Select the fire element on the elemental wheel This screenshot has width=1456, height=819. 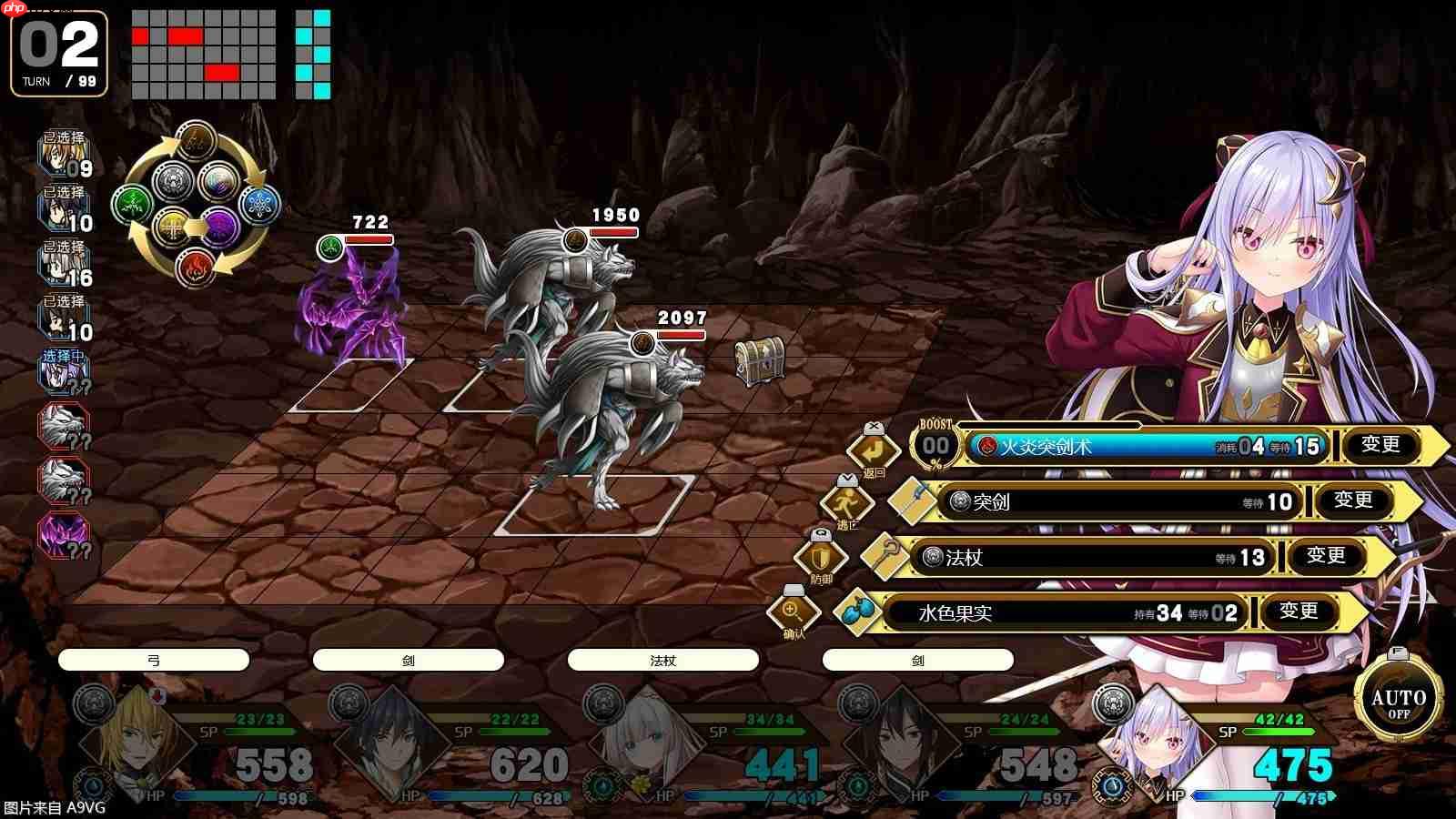(x=196, y=268)
